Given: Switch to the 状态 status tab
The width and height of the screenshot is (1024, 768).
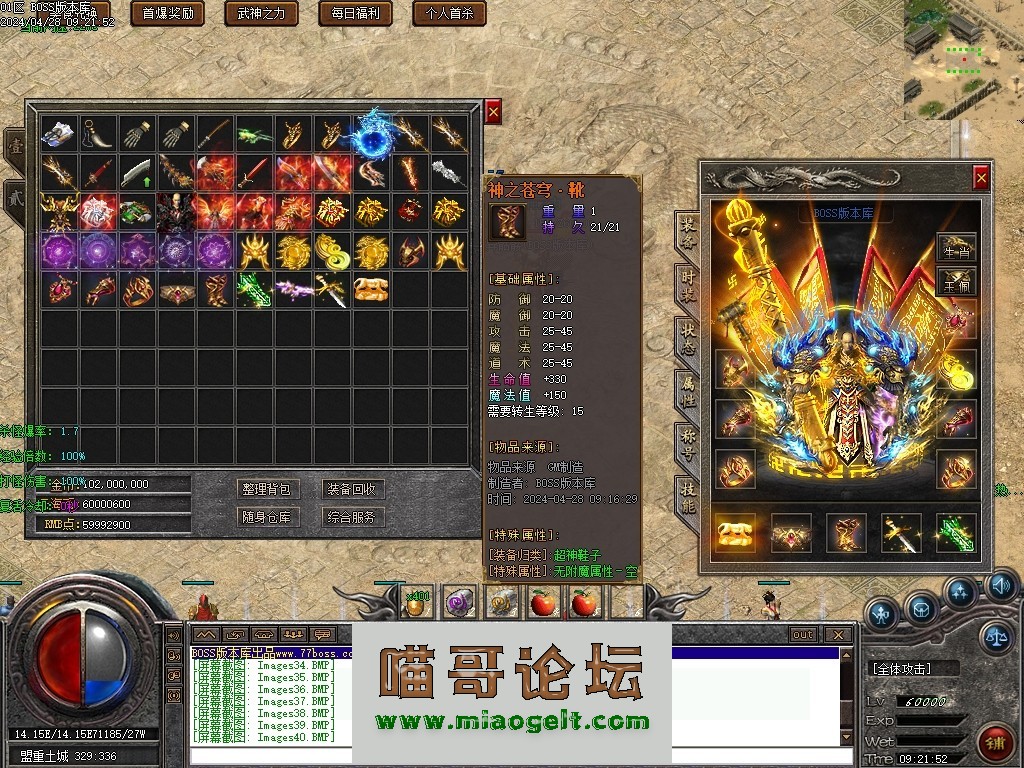Looking at the screenshot, I should tap(687, 333).
